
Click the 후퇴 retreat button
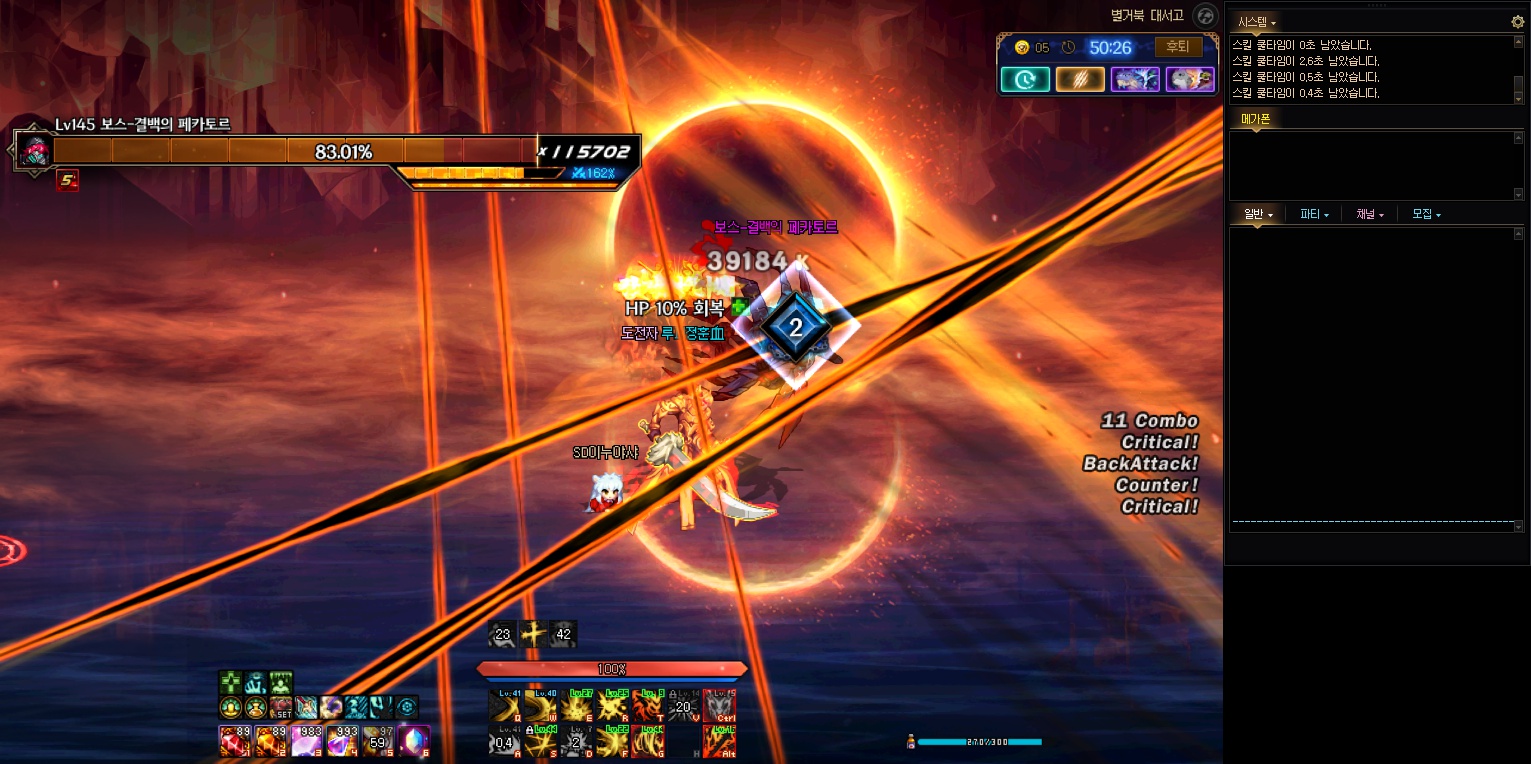tap(1178, 47)
